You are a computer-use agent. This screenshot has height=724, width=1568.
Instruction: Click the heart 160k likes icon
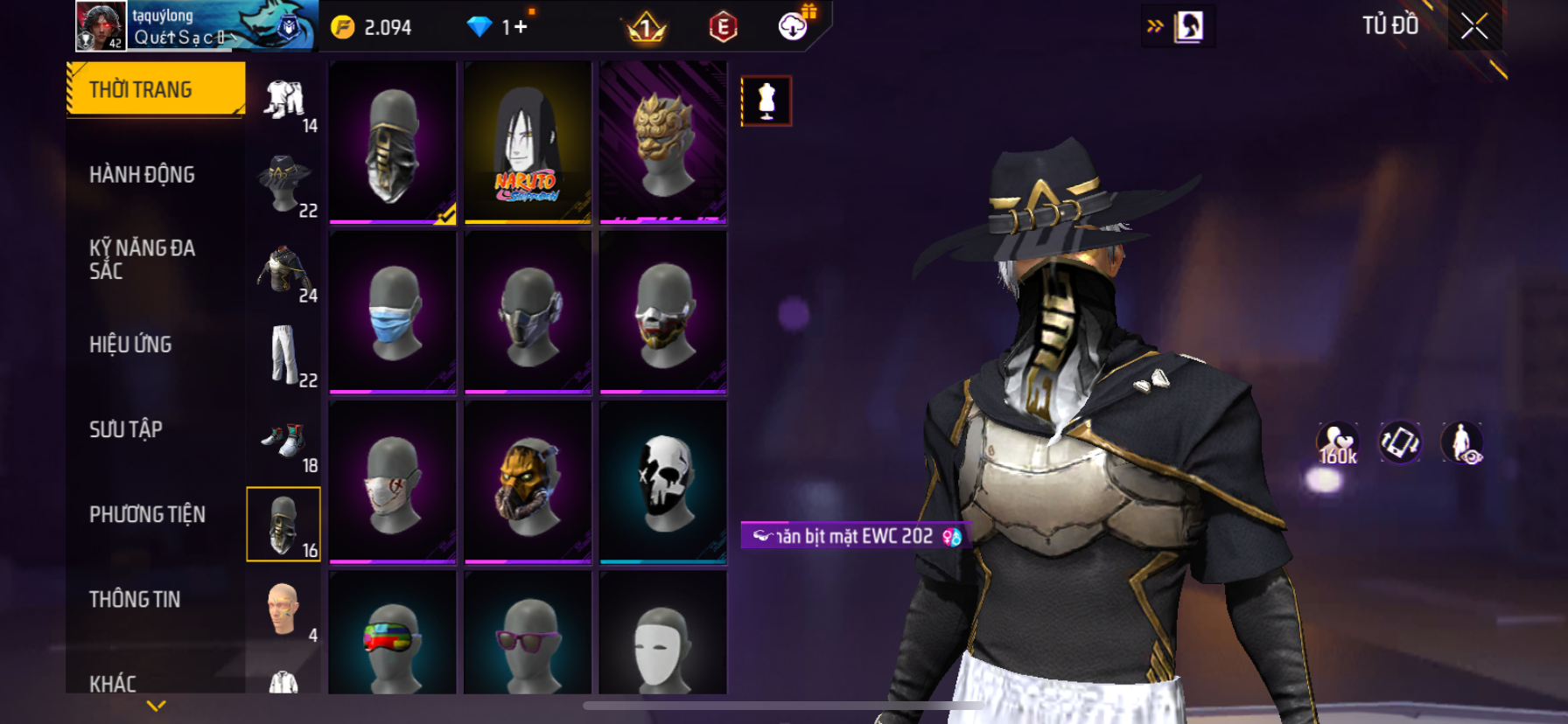coord(1338,443)
